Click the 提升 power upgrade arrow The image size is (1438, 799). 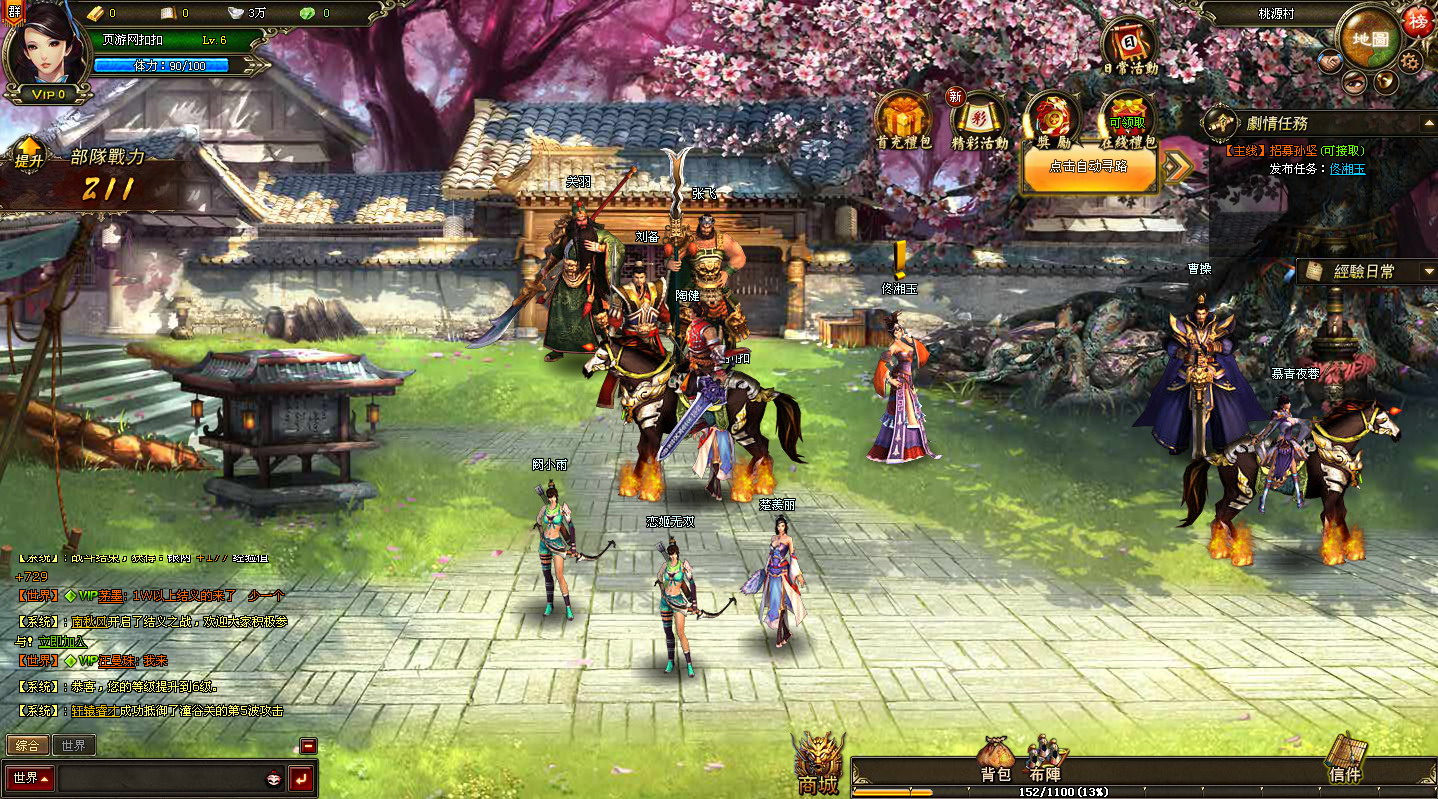pyautogui.click(x=28, y=154)
